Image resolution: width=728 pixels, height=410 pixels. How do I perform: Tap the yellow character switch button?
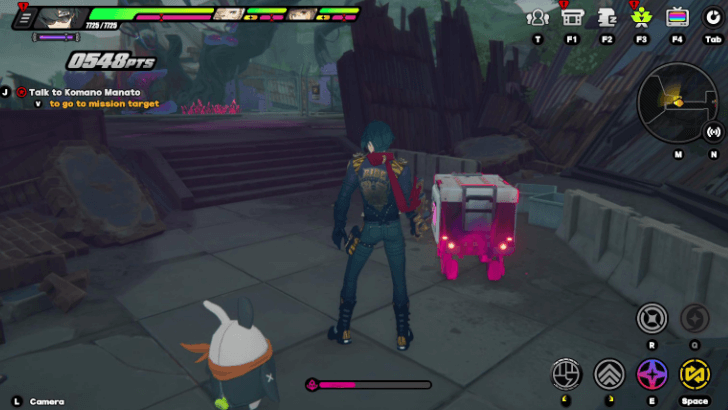[x=694, y=374]
